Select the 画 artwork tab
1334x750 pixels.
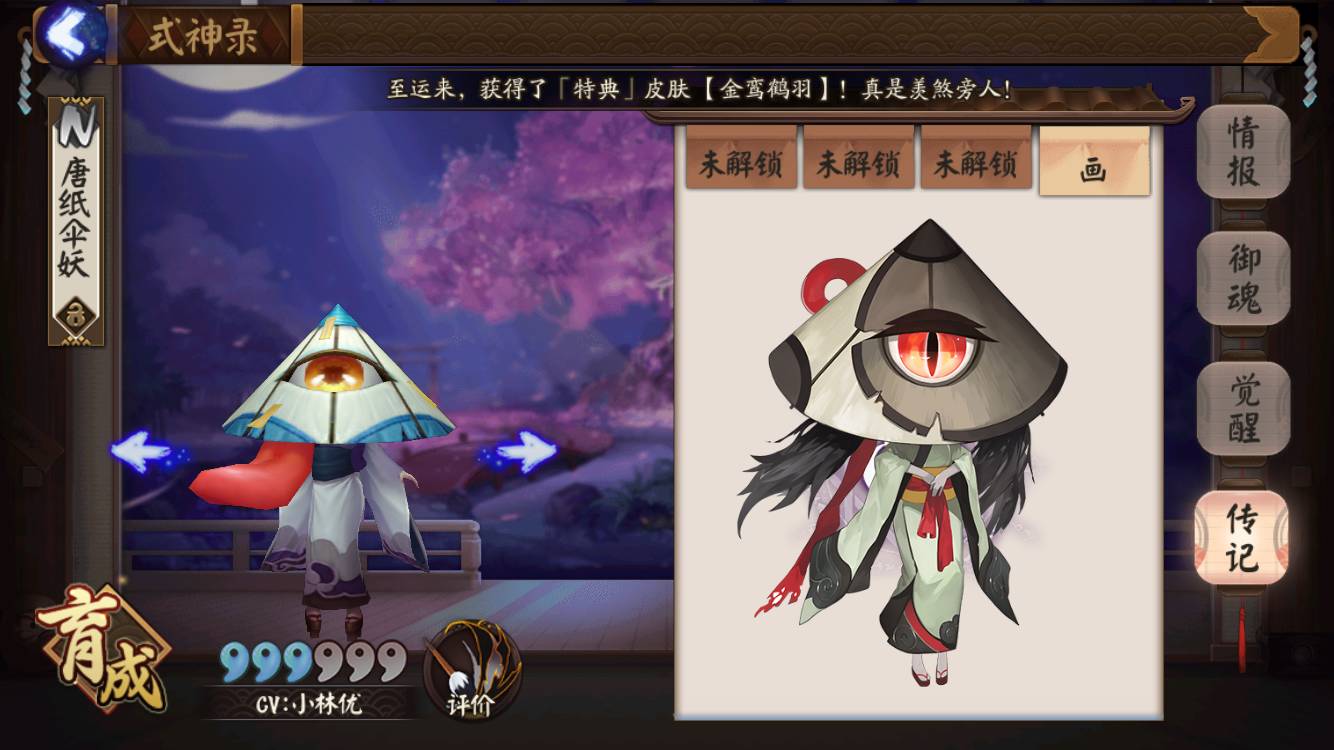click(x=1093, y=162)
